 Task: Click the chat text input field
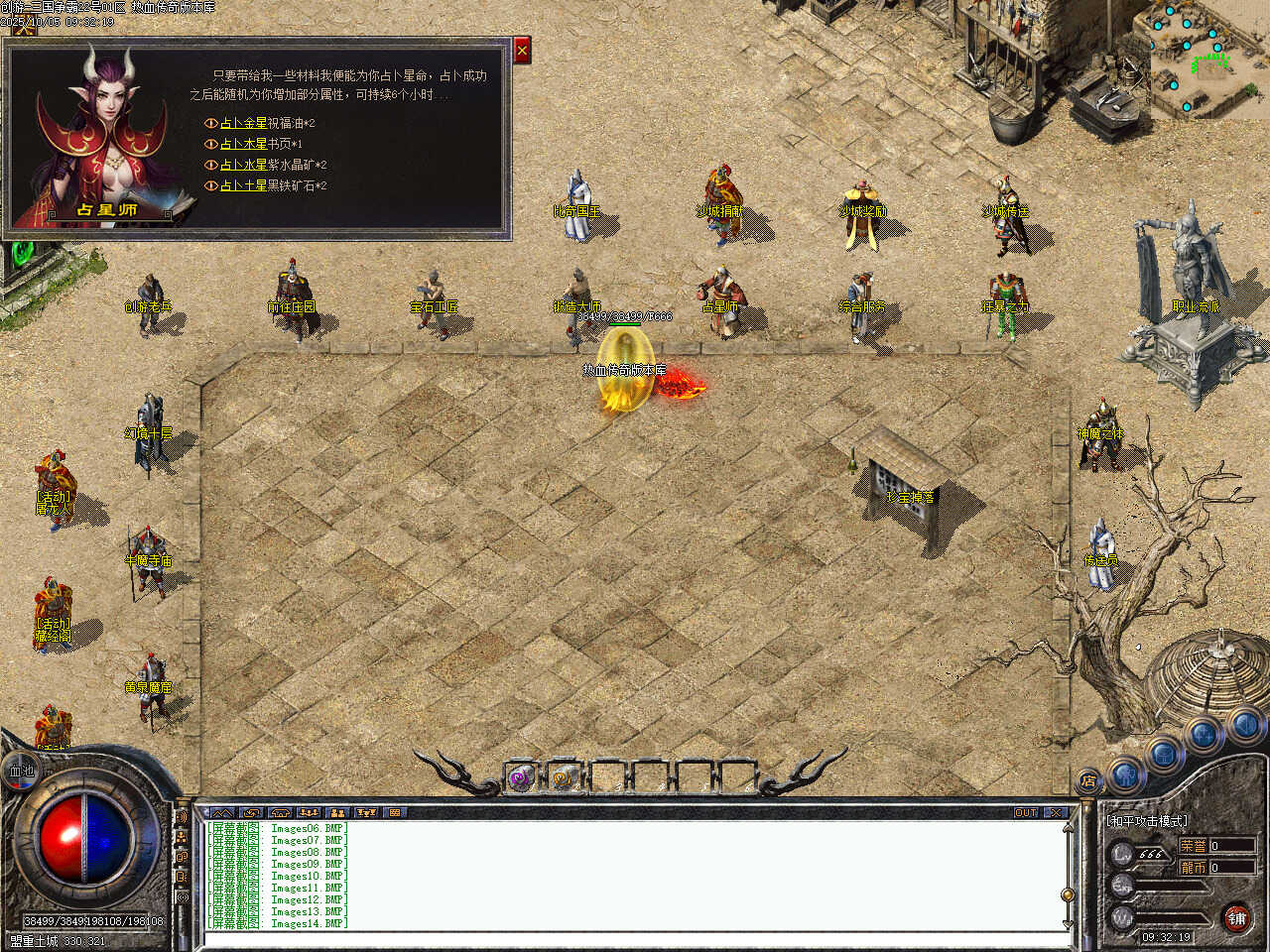(635, 939)
